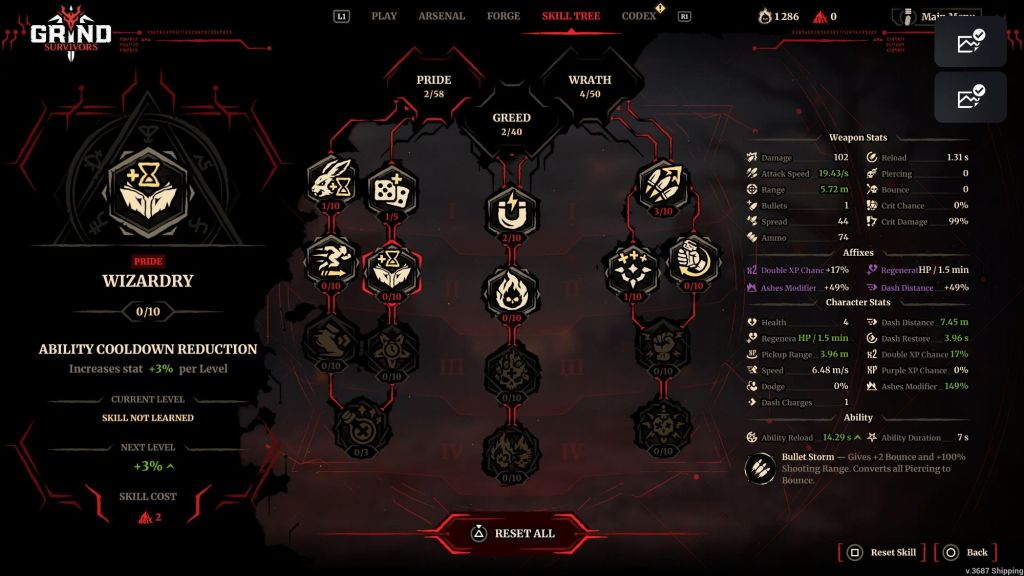The width and height of the screenshot is (1024, 576).
Task: Select the Wizardry hourglass skill node in the tree
Action: tap(389, 268)
